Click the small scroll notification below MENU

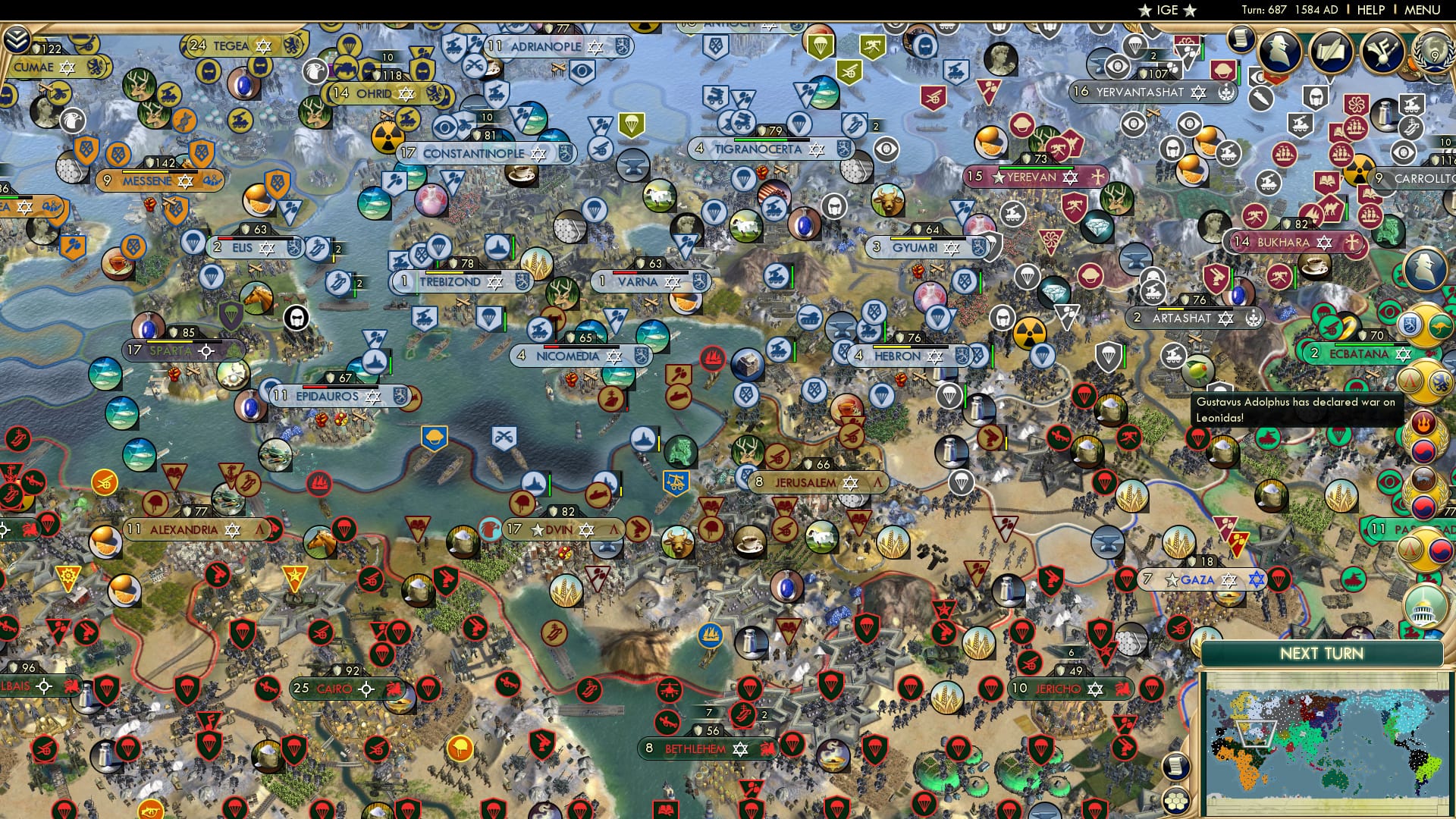tap(1241, 42)
